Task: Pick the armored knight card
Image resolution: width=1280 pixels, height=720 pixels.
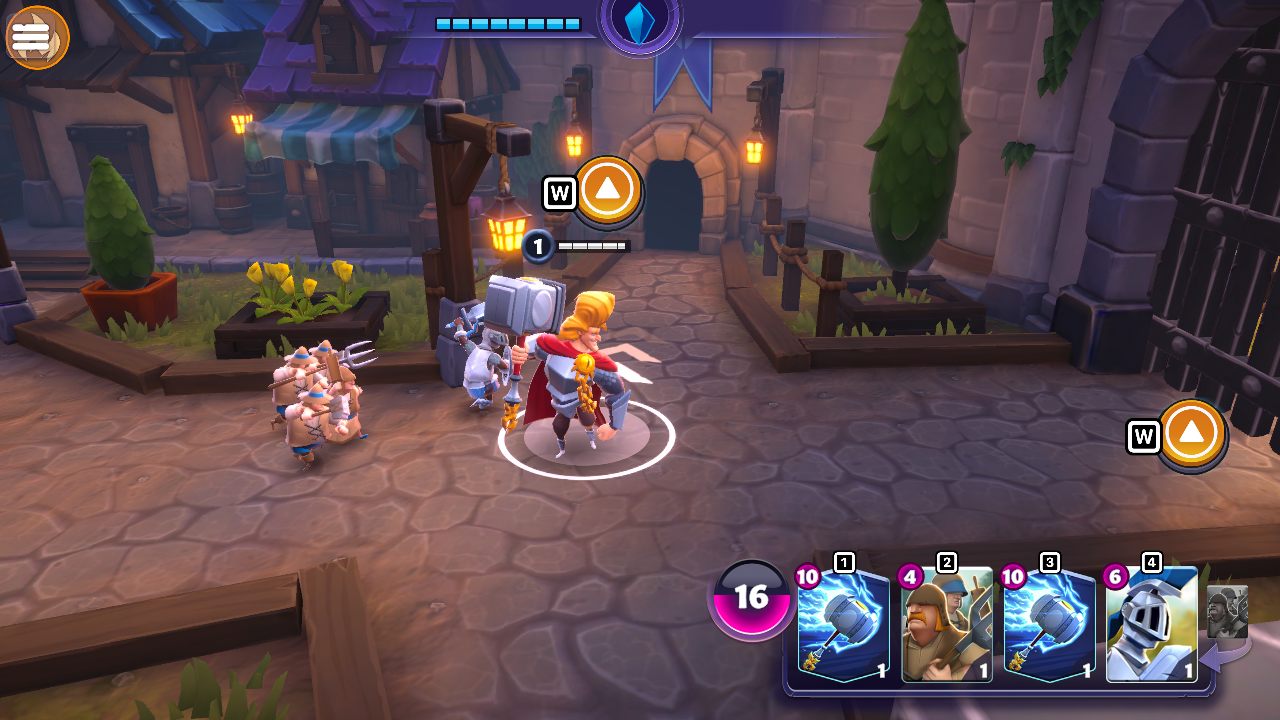Action: (1152, 625)
